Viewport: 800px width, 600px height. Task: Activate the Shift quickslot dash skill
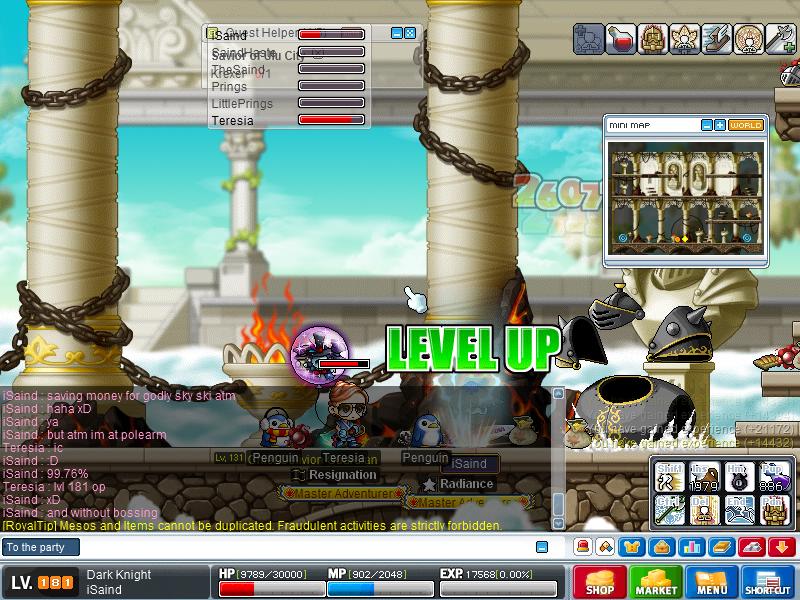tap(670, 479)
